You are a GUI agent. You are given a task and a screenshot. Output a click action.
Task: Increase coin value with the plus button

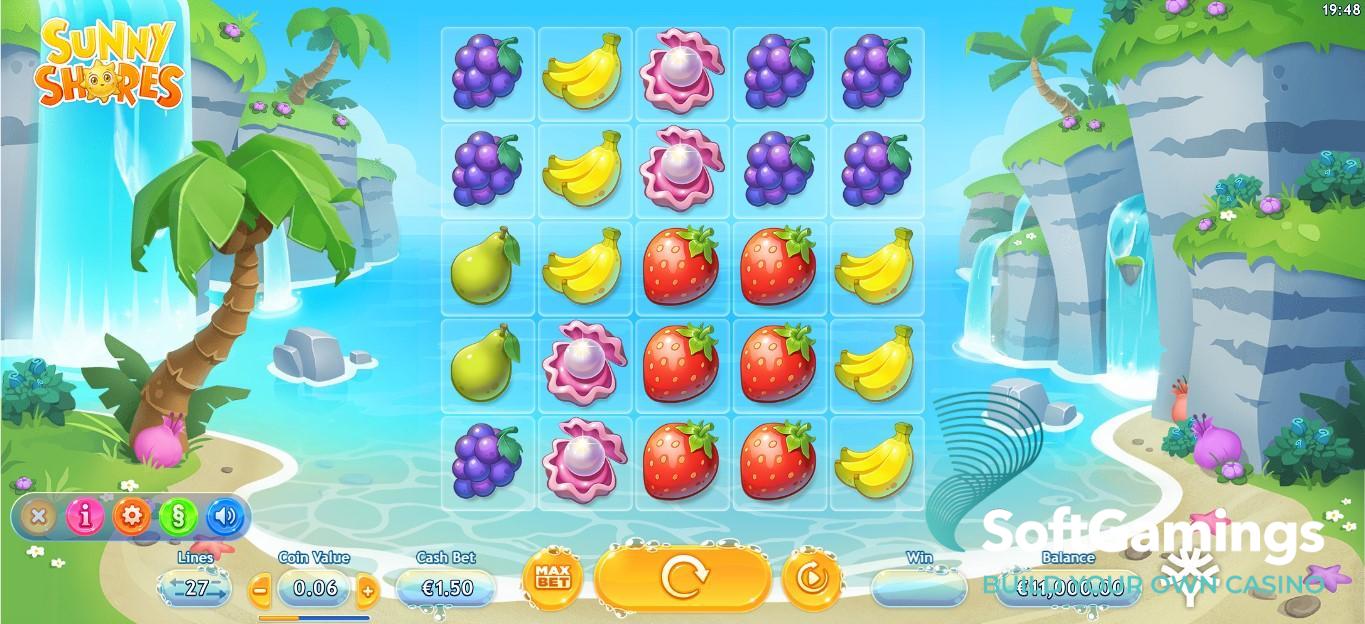pyautogui.click(x=367, y=589)
